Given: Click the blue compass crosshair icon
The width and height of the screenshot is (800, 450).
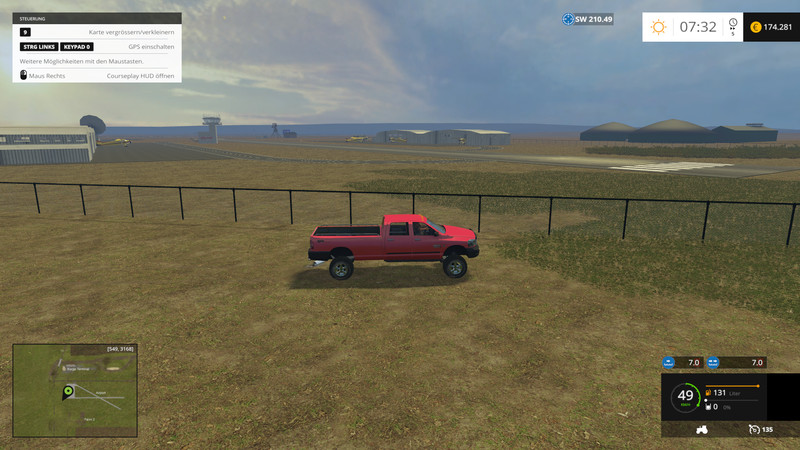Looking at the screenshot, I should tap(568, 19).
